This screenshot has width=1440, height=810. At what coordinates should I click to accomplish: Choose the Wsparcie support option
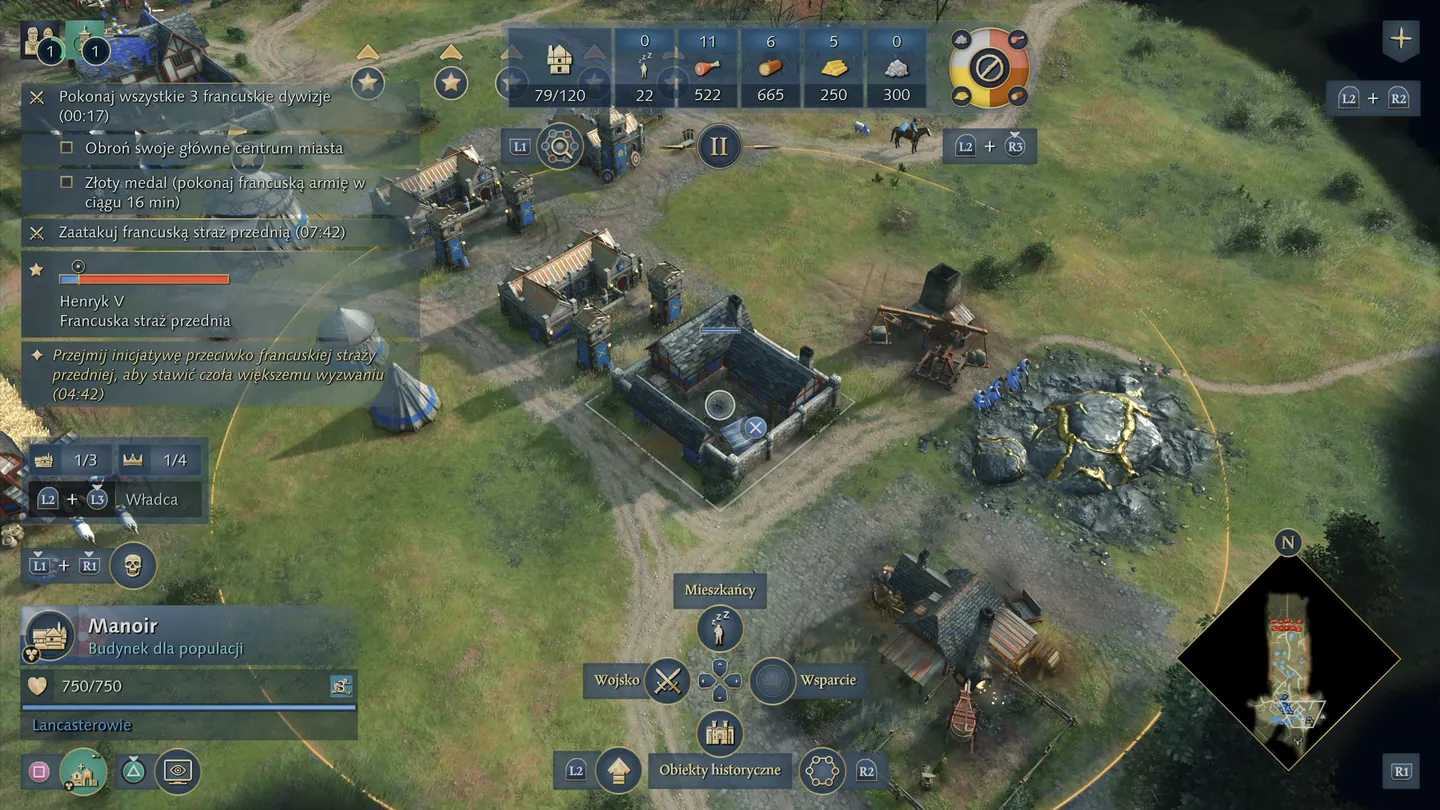(x=773, y=681)
